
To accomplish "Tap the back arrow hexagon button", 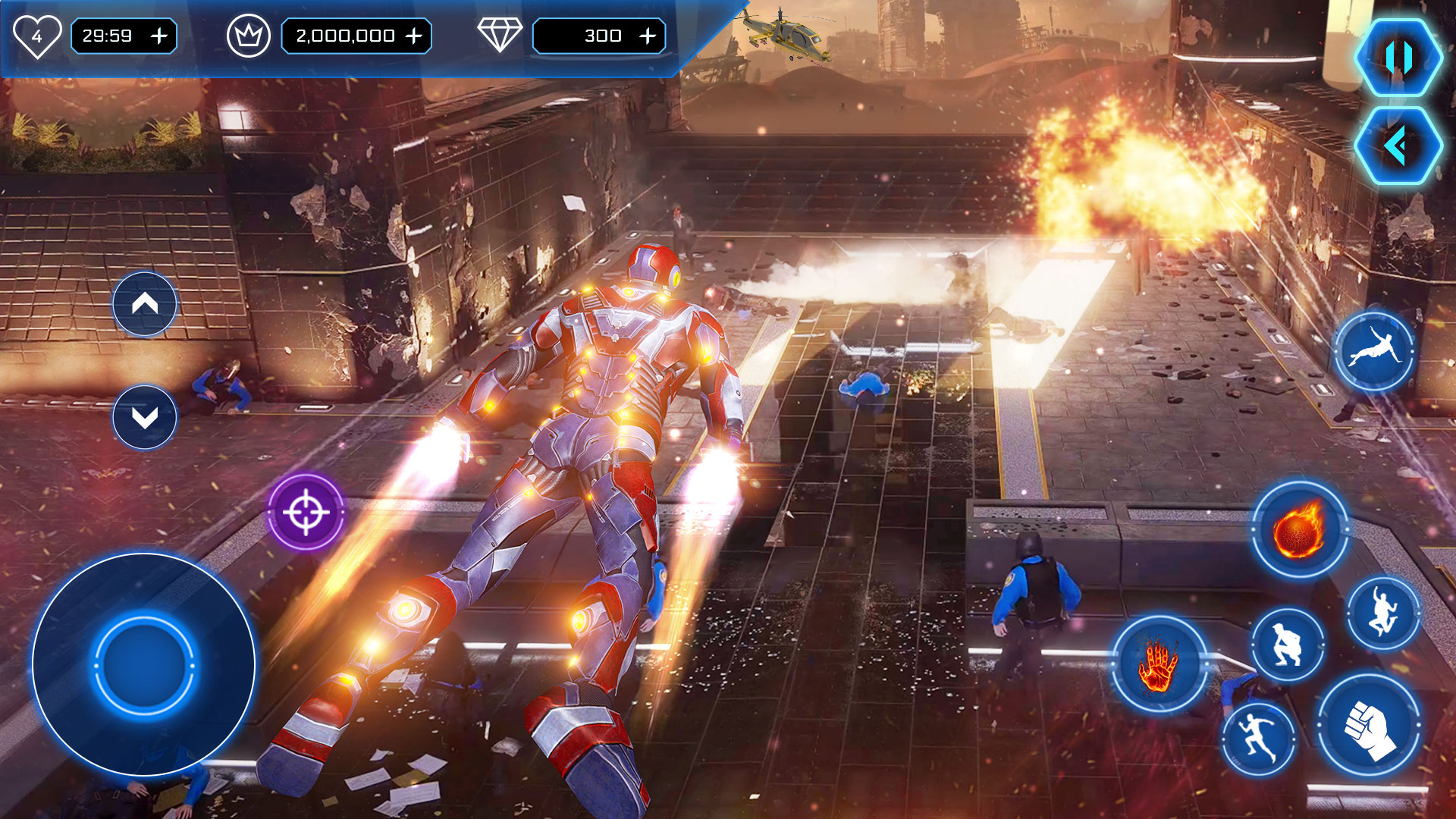I will coord(1398,146).
